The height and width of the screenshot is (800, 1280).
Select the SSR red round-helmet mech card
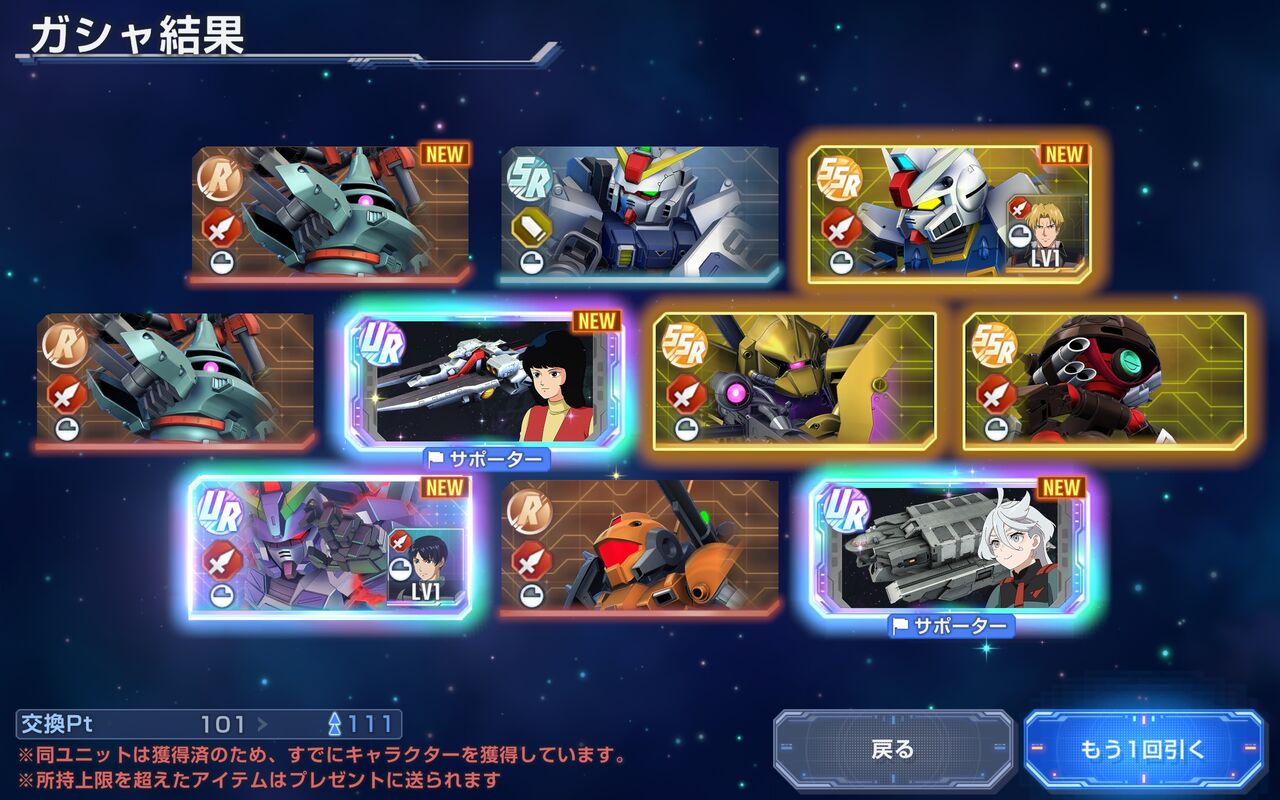pos(1104,378)
